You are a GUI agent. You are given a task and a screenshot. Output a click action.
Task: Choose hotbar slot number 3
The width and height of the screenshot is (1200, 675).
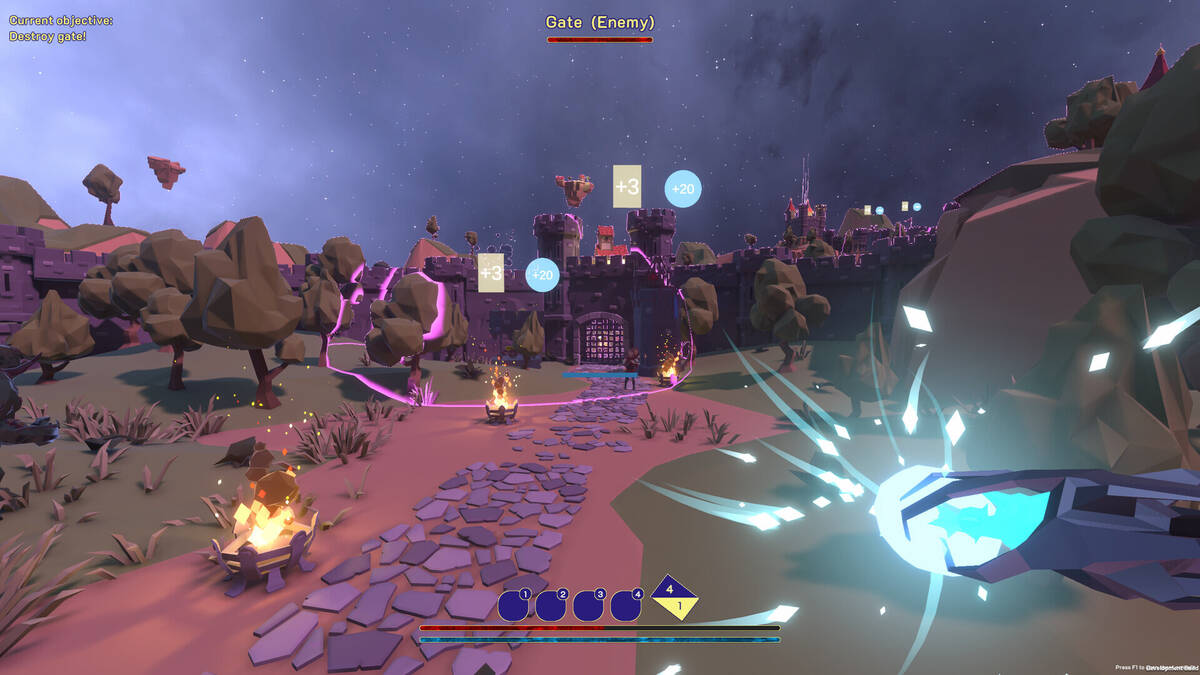pyautogui.click(x=588, y=605)
